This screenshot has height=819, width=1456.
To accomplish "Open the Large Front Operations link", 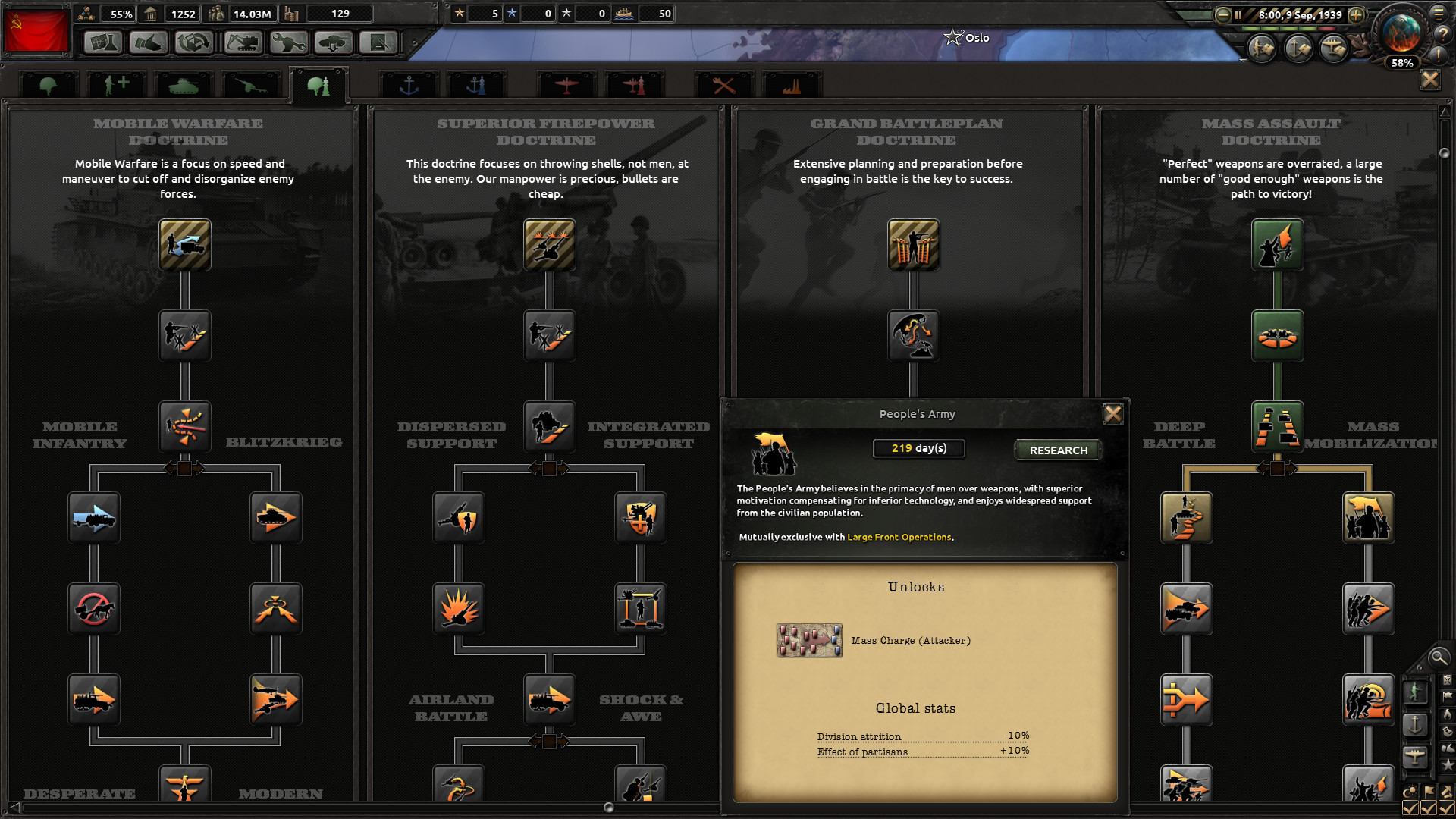I will (x=899, y=537).
